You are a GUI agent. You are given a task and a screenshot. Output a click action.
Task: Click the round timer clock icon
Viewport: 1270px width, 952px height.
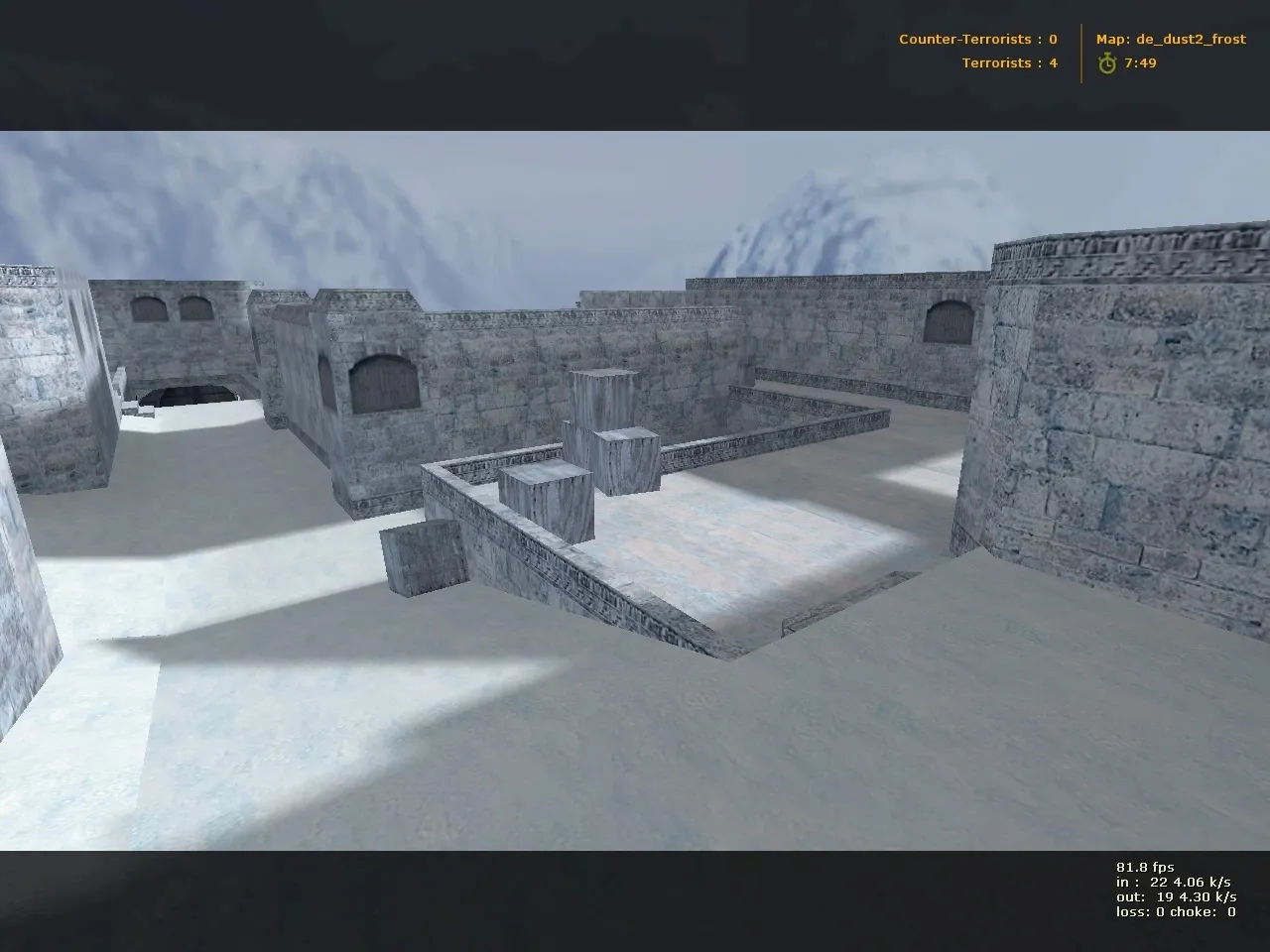pyautogui.click(x=1106, y=62)
